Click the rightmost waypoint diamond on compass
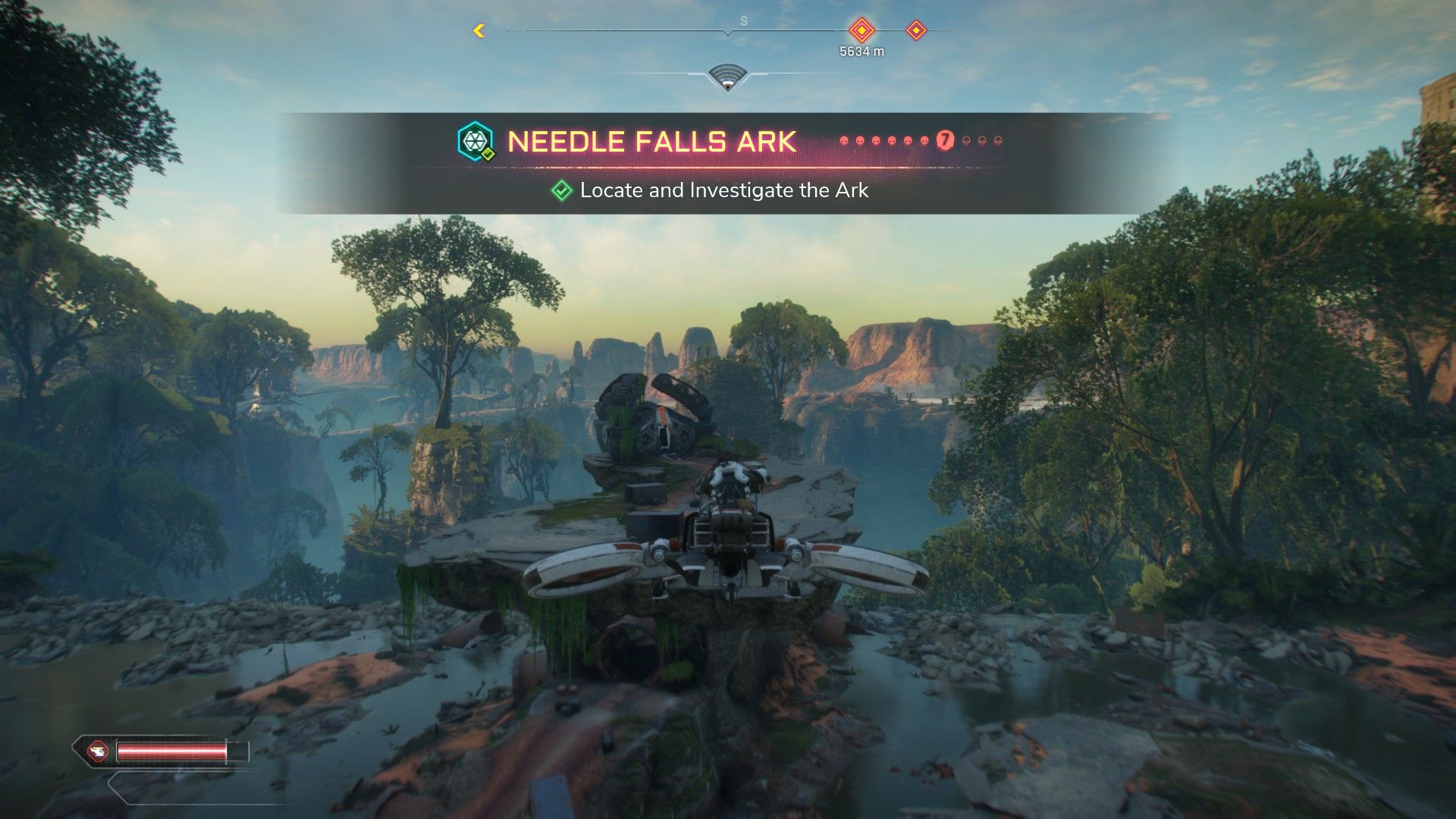The width and height of the screenshot is (1456, 819). 916,31
